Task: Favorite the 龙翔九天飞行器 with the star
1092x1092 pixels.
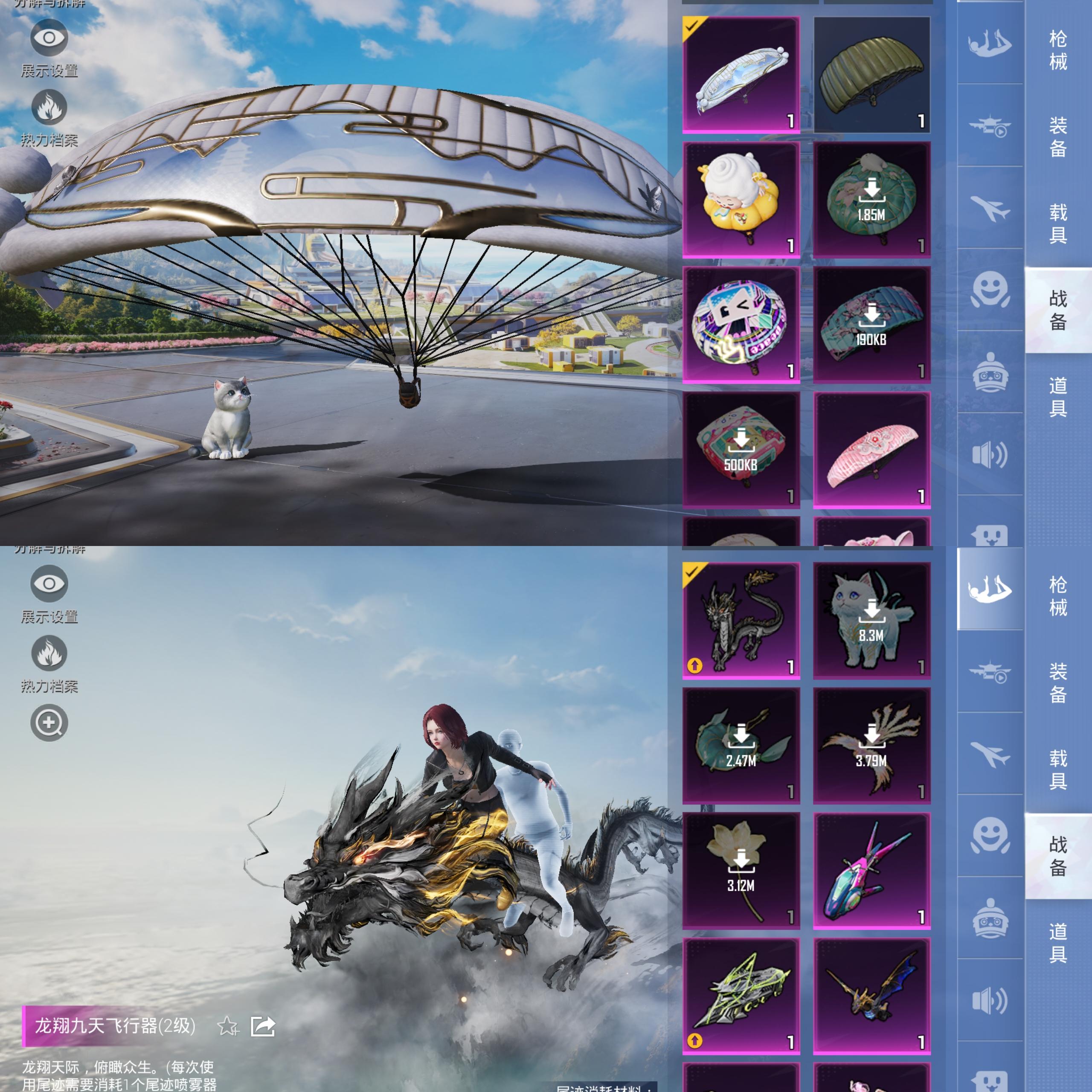Action: click(x=228, y=1026)
